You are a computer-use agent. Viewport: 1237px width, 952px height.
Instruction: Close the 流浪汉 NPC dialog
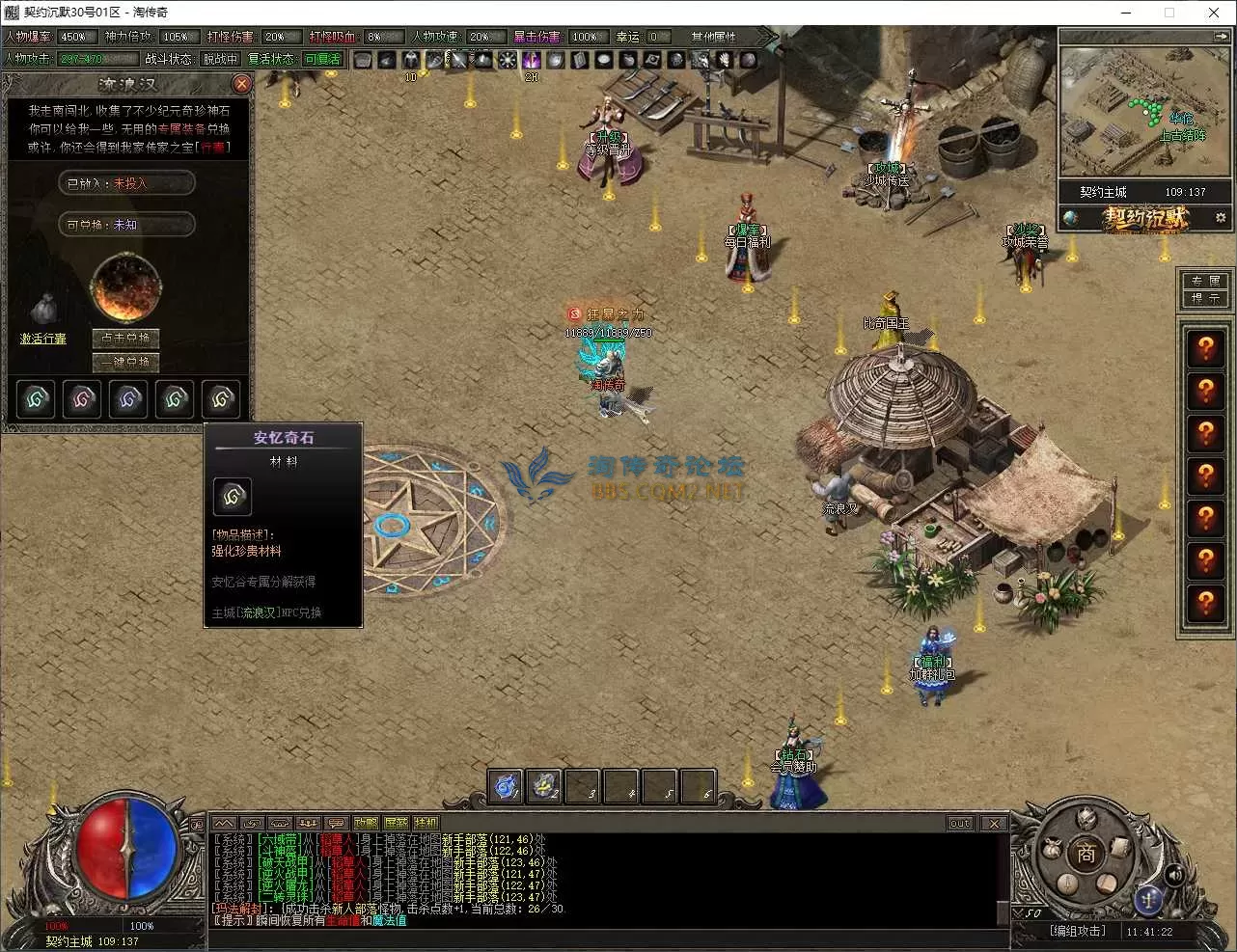(x=242, y=84)
